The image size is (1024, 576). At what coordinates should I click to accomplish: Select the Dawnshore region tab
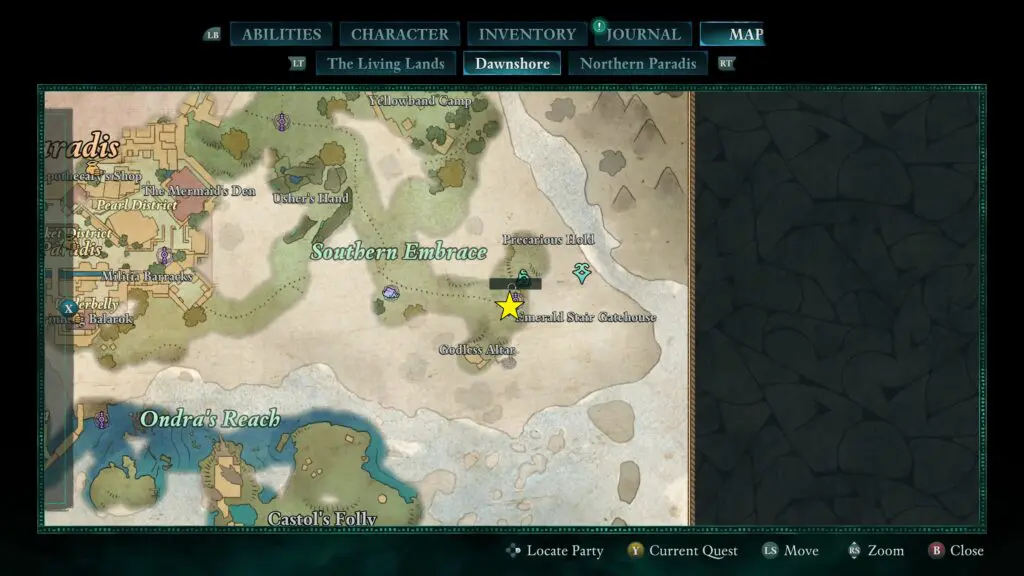[x=512, y=64]
